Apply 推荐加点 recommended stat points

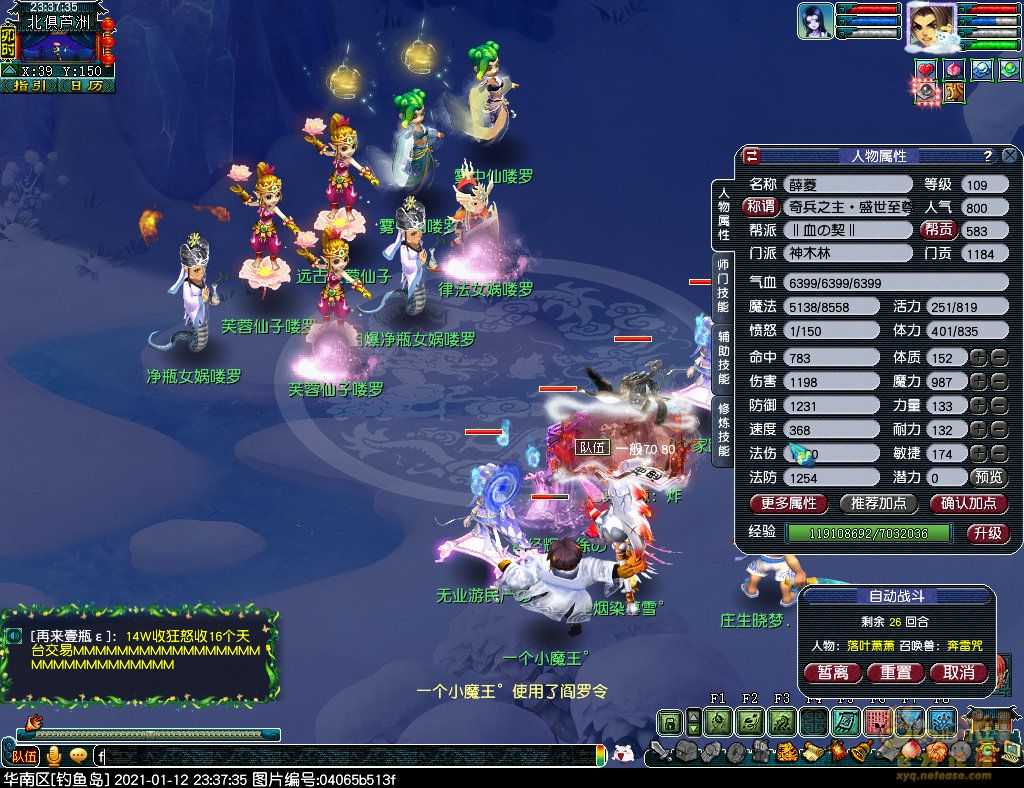pos(879,503)
